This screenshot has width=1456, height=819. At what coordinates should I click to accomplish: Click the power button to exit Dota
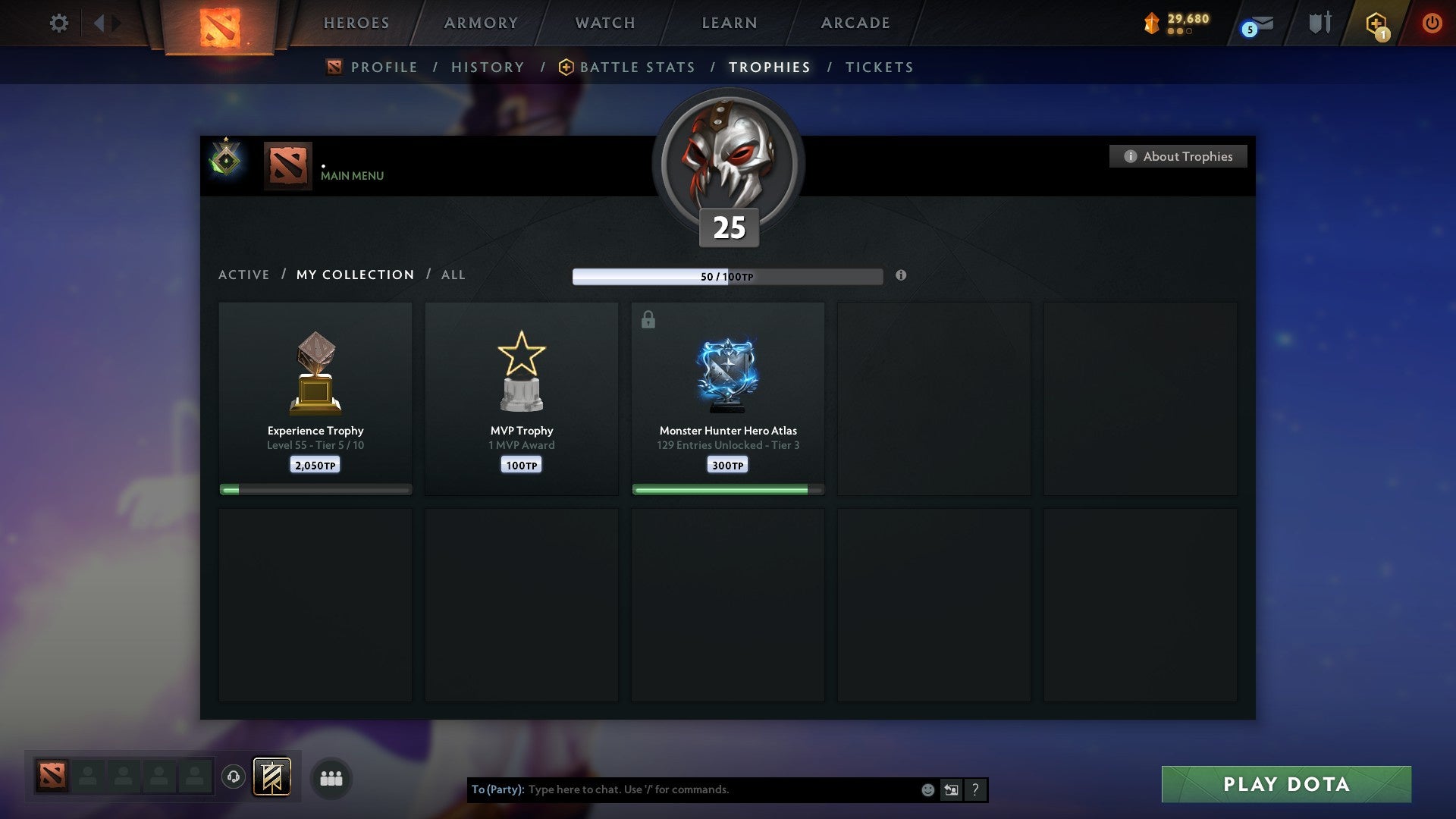(x=1432, y=23)
